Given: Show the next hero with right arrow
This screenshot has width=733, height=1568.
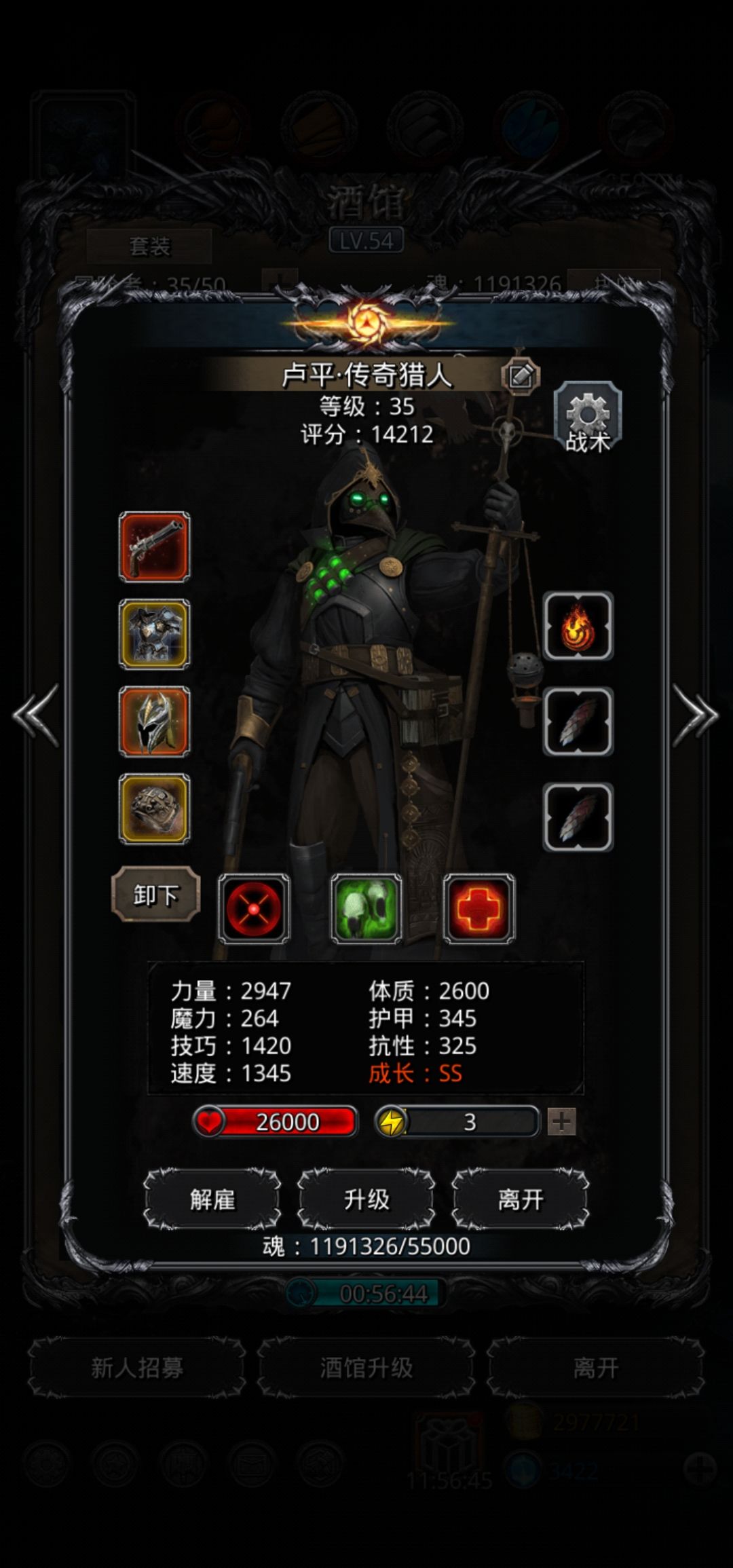Looking at the screenshot, I should [x=695, y=715].
